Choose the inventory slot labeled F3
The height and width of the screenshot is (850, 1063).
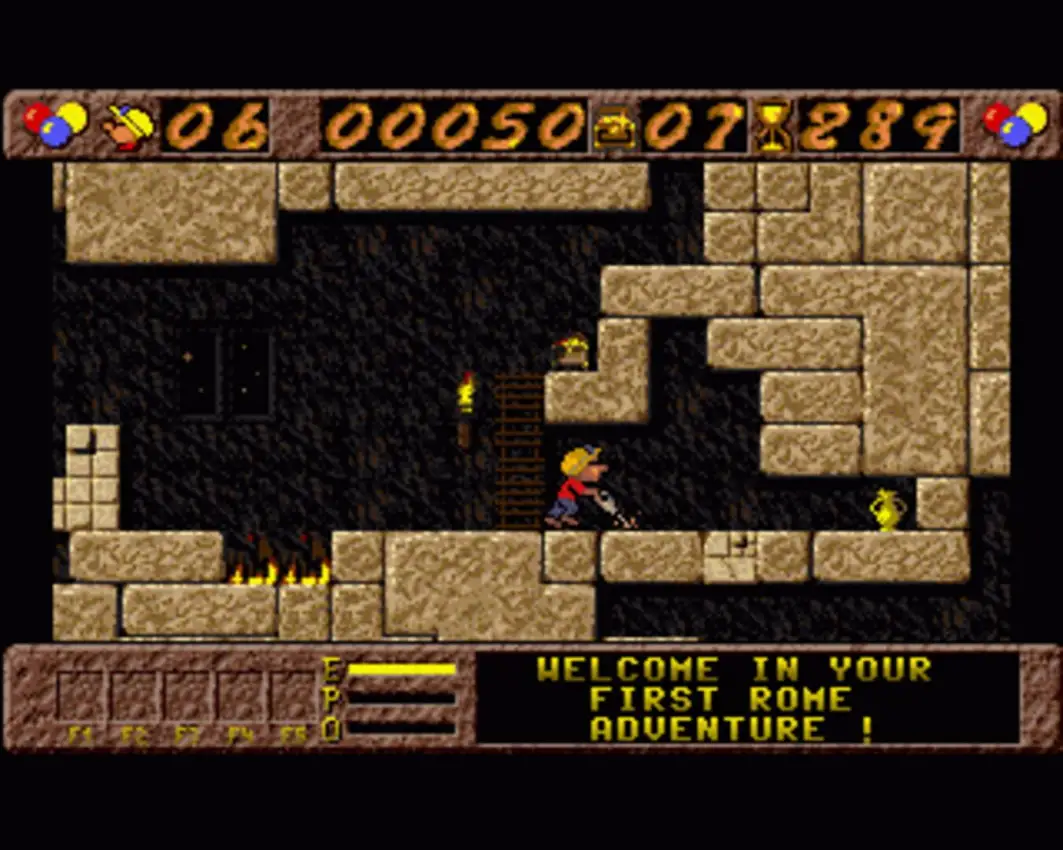[x=187, y=697]
